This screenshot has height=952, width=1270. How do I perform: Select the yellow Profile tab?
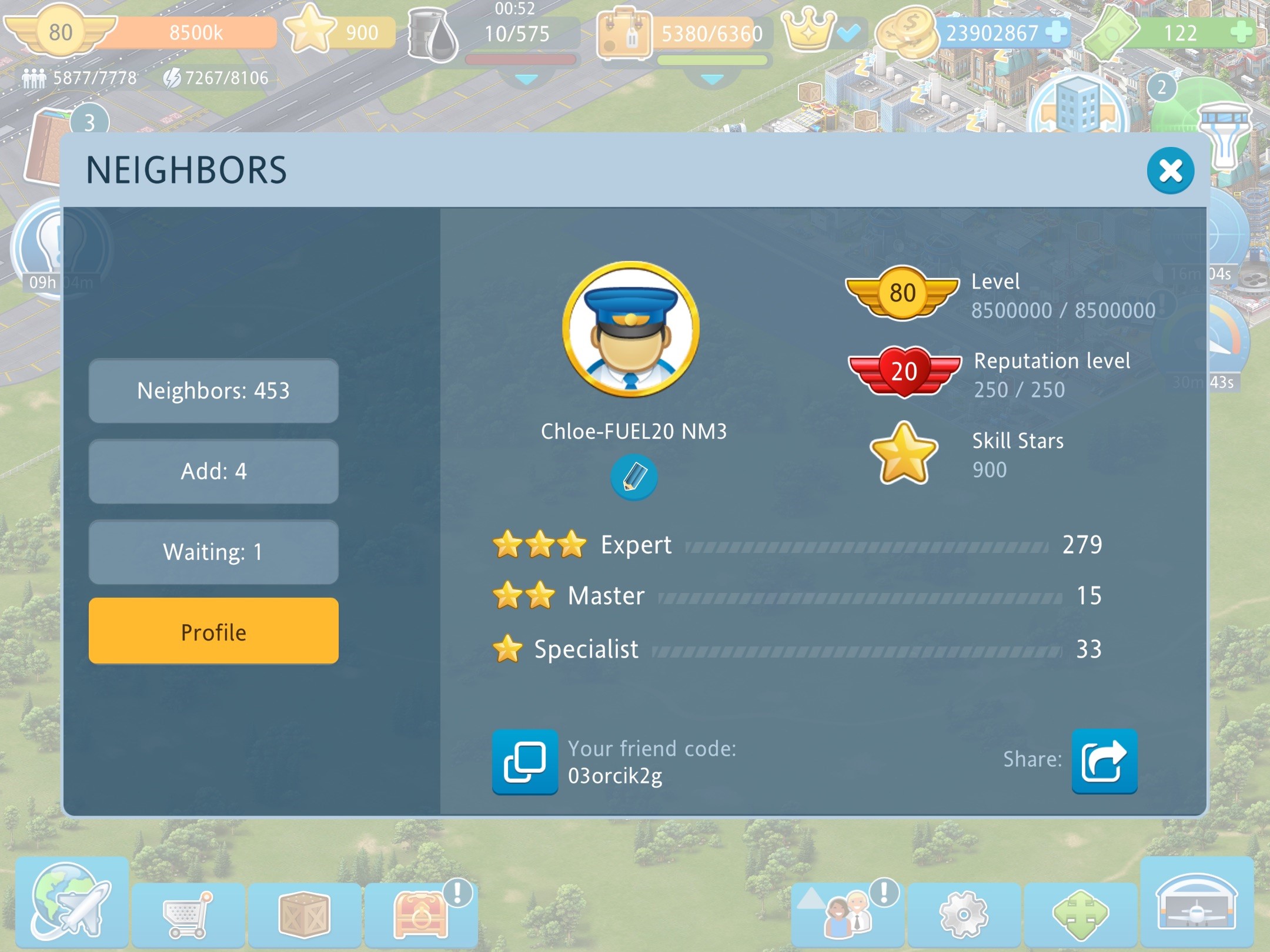pos(213,632)
